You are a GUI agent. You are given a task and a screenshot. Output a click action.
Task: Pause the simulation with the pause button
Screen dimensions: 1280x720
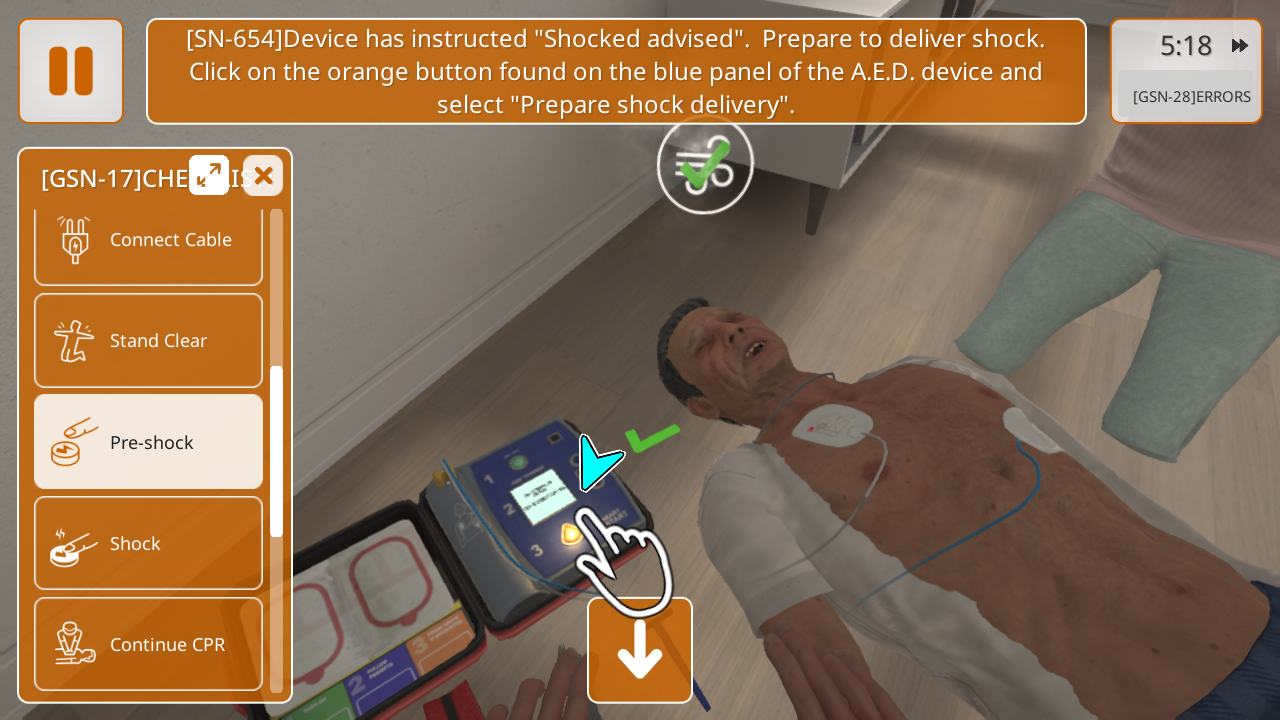tap(71, 71)
